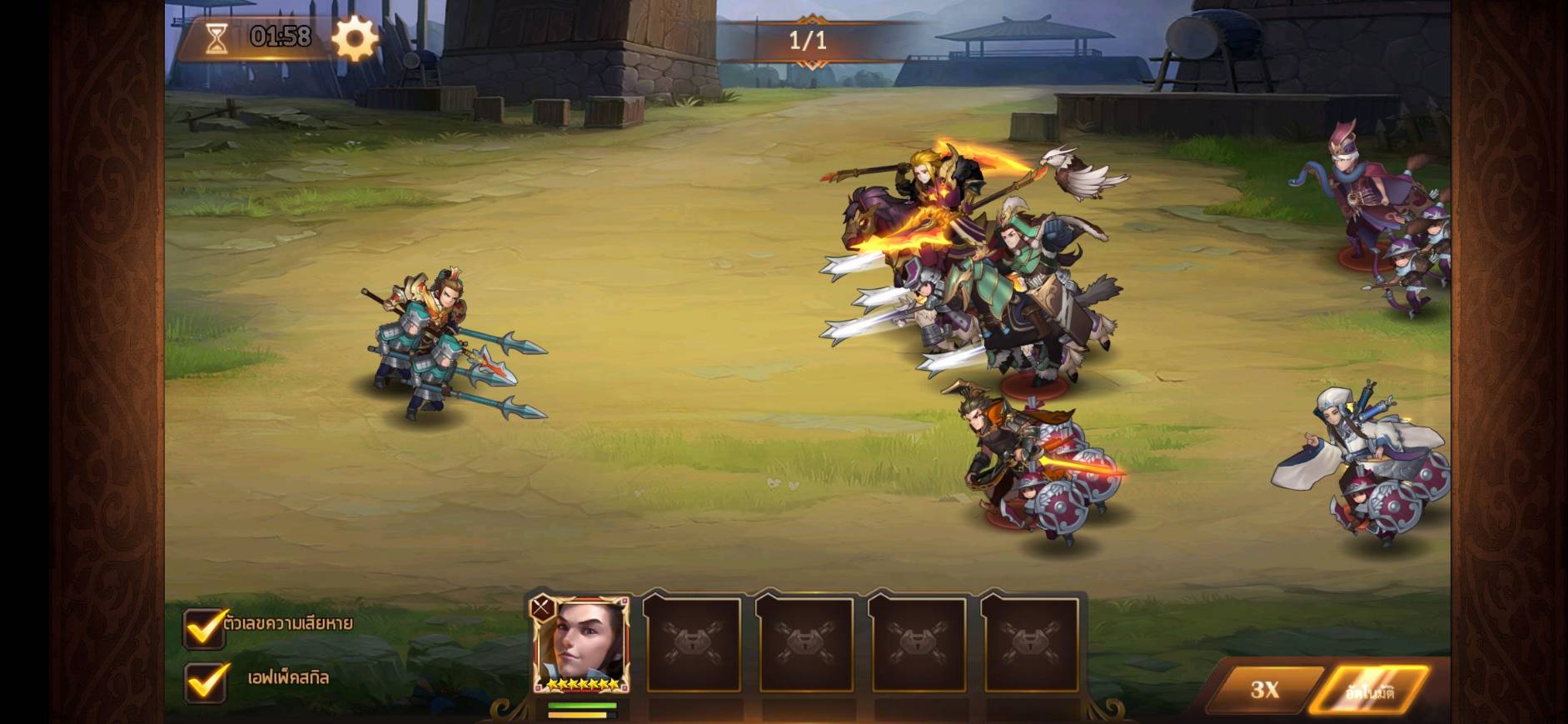Toggle the auto battle button
The width and height of the screenshot is (1568, 724).
[1370, 690]
